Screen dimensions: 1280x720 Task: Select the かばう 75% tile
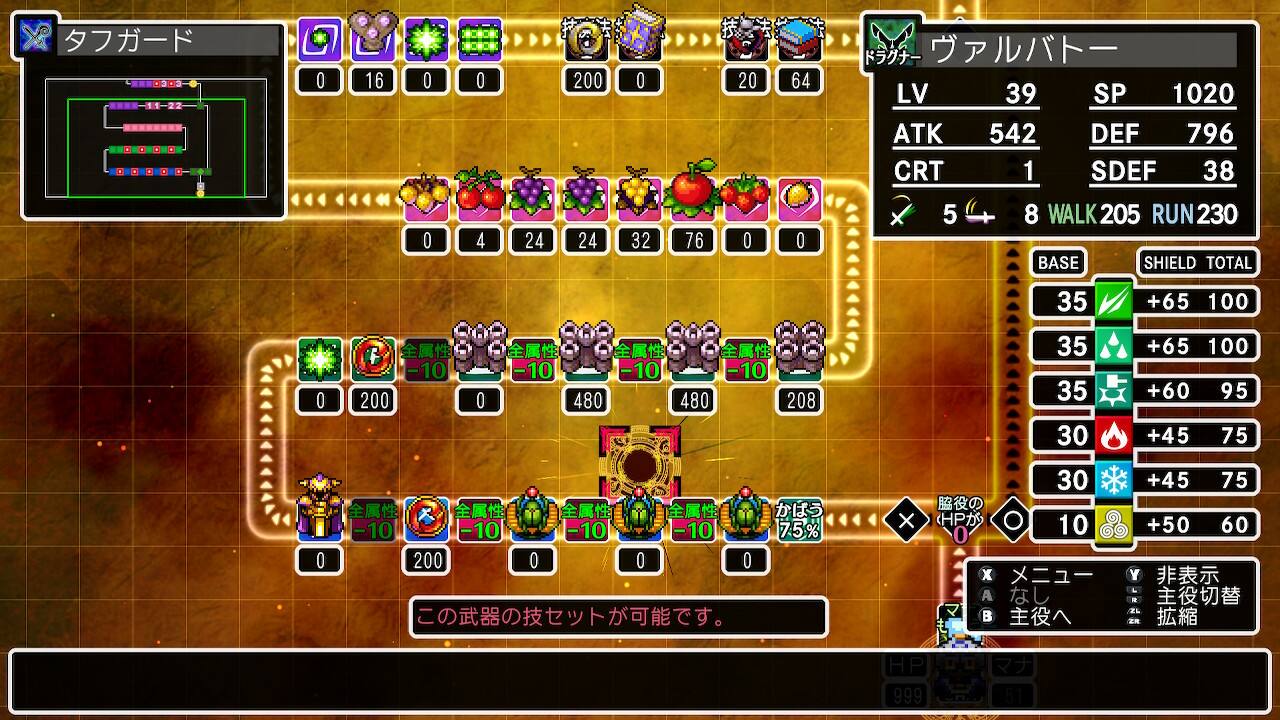point(800,519)
